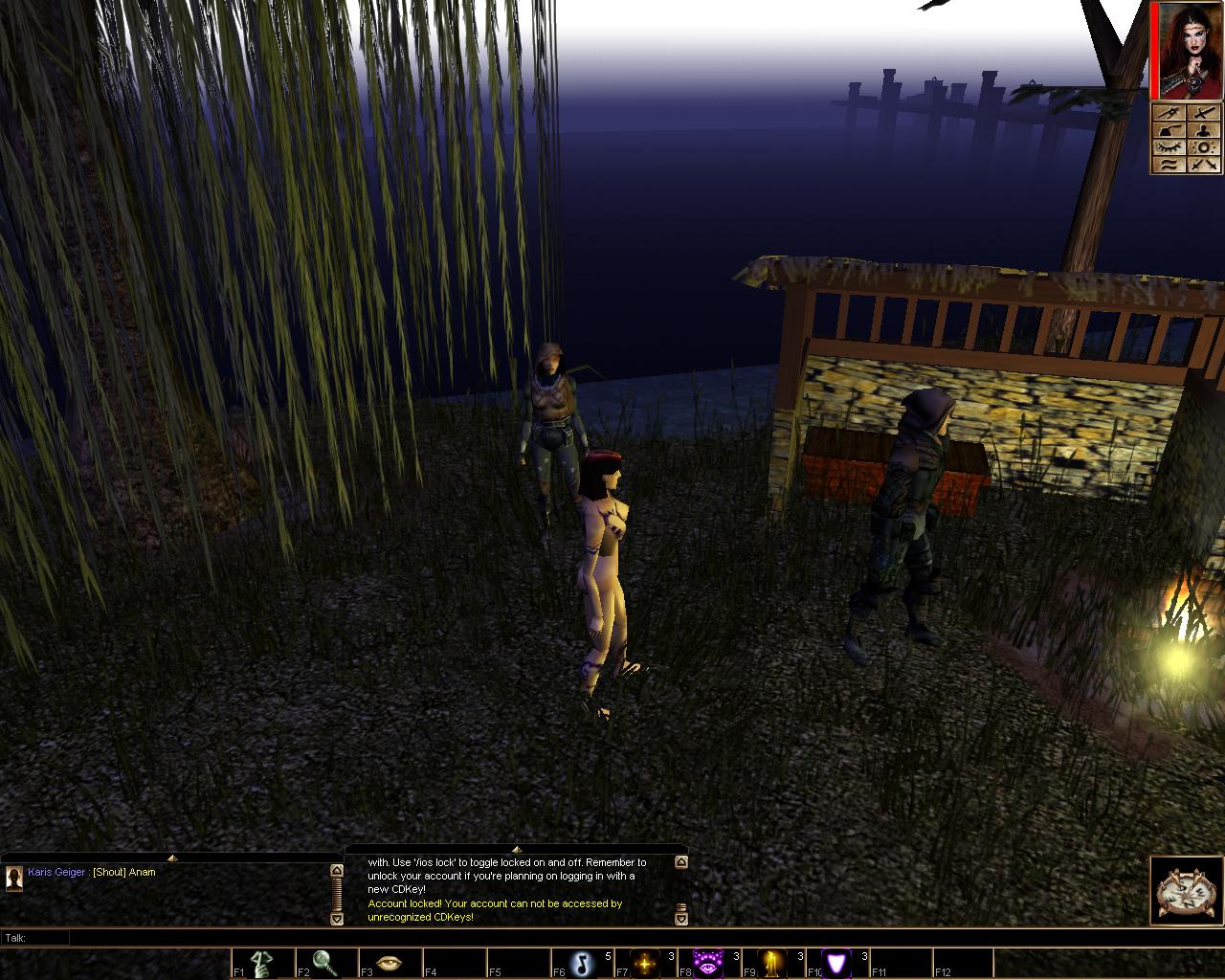
Task: Open the character silhouette sheet button
Action: (1204, 130)
